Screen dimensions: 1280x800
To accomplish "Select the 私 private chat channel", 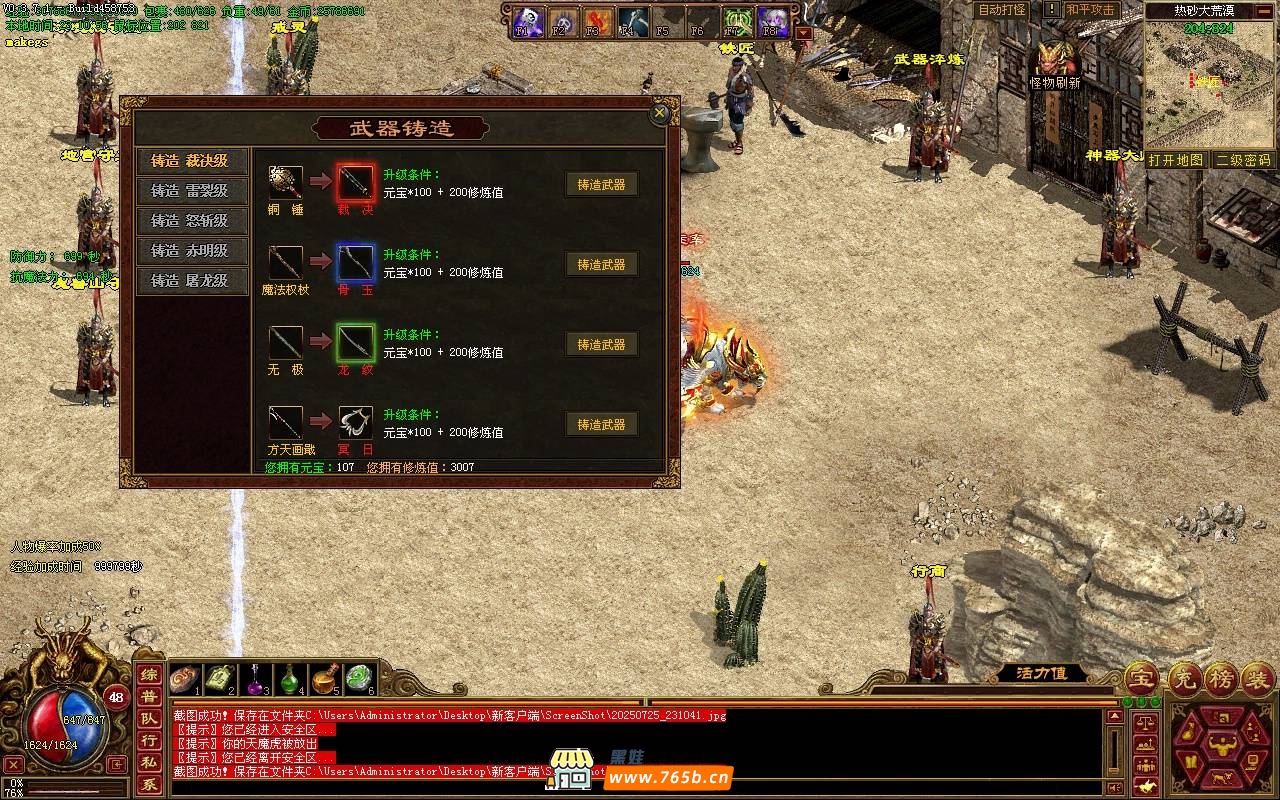I will (148, 763).
